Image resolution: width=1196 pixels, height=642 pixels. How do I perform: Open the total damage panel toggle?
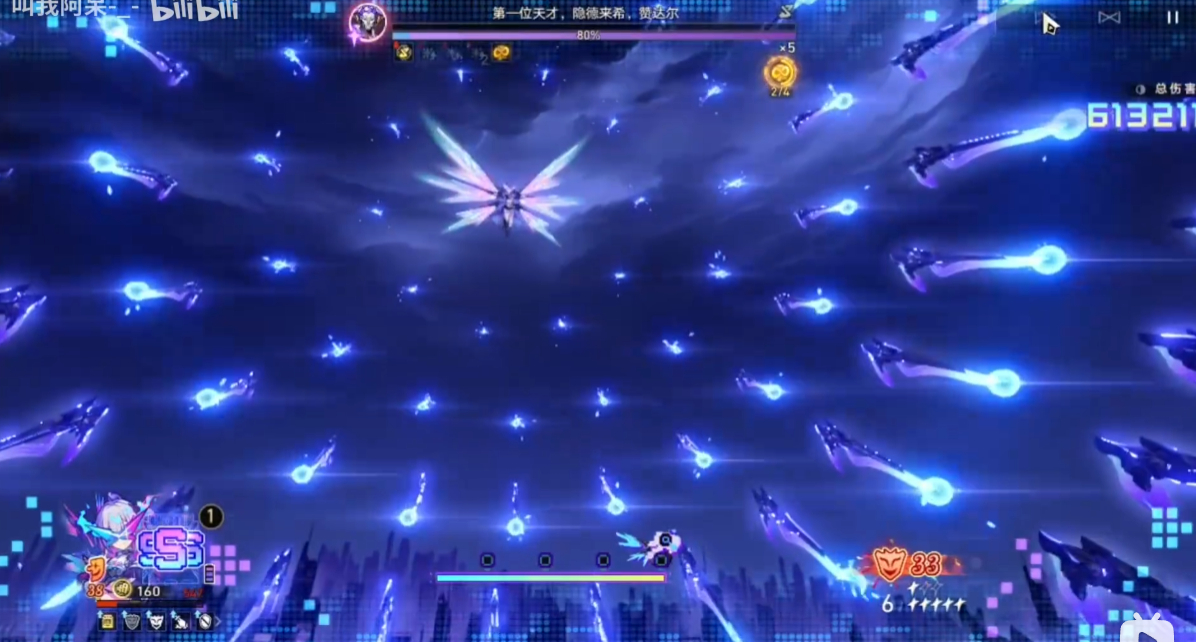[1141, 89]
